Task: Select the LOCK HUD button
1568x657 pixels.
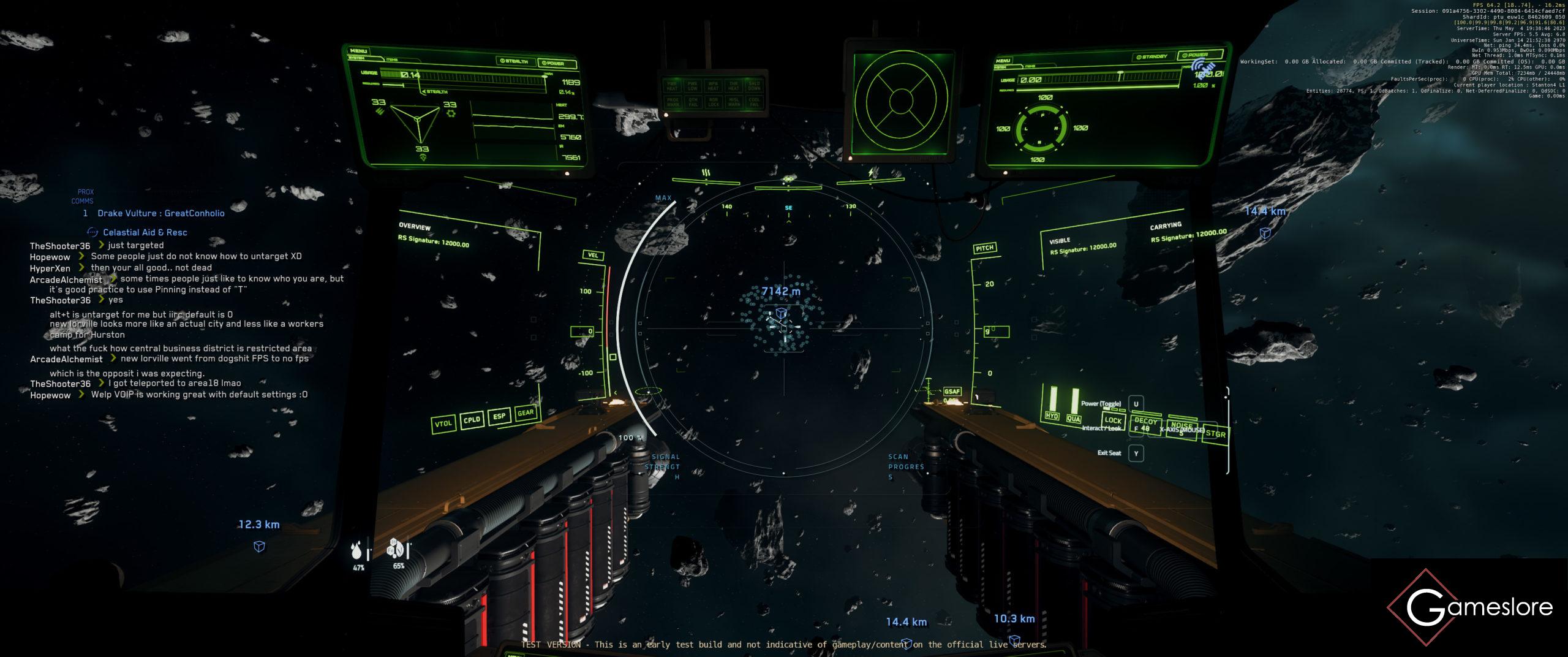Action: 1113,420
